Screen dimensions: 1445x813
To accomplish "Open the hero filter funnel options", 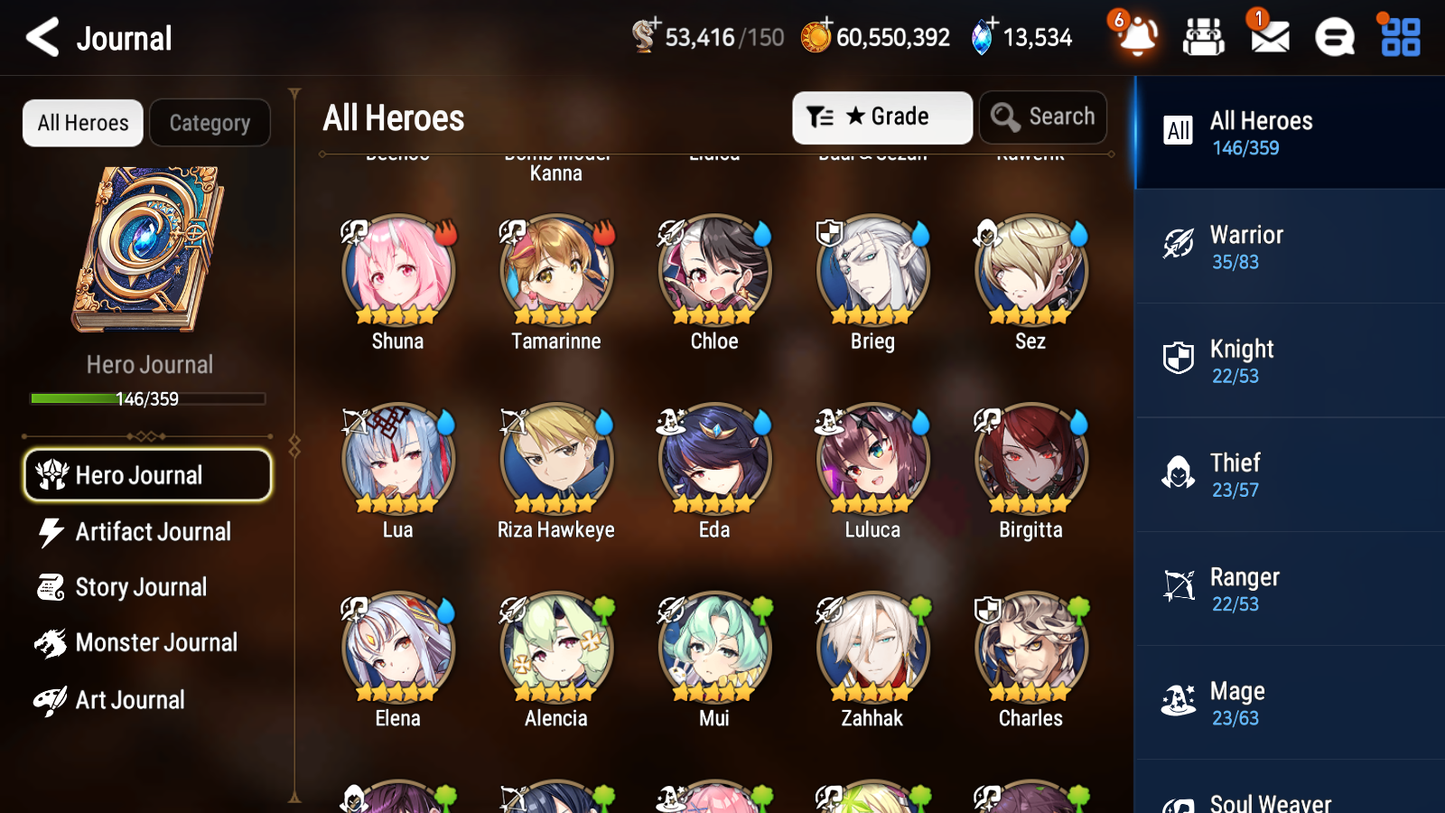I will [822, 117].
